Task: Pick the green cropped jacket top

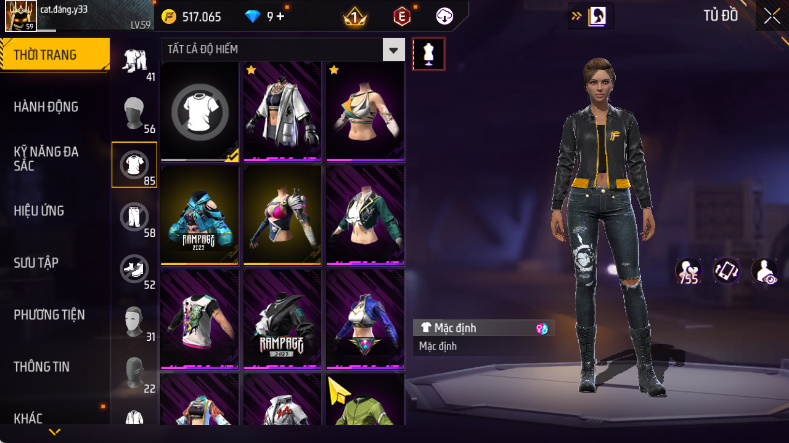Action: coord(365,214)
